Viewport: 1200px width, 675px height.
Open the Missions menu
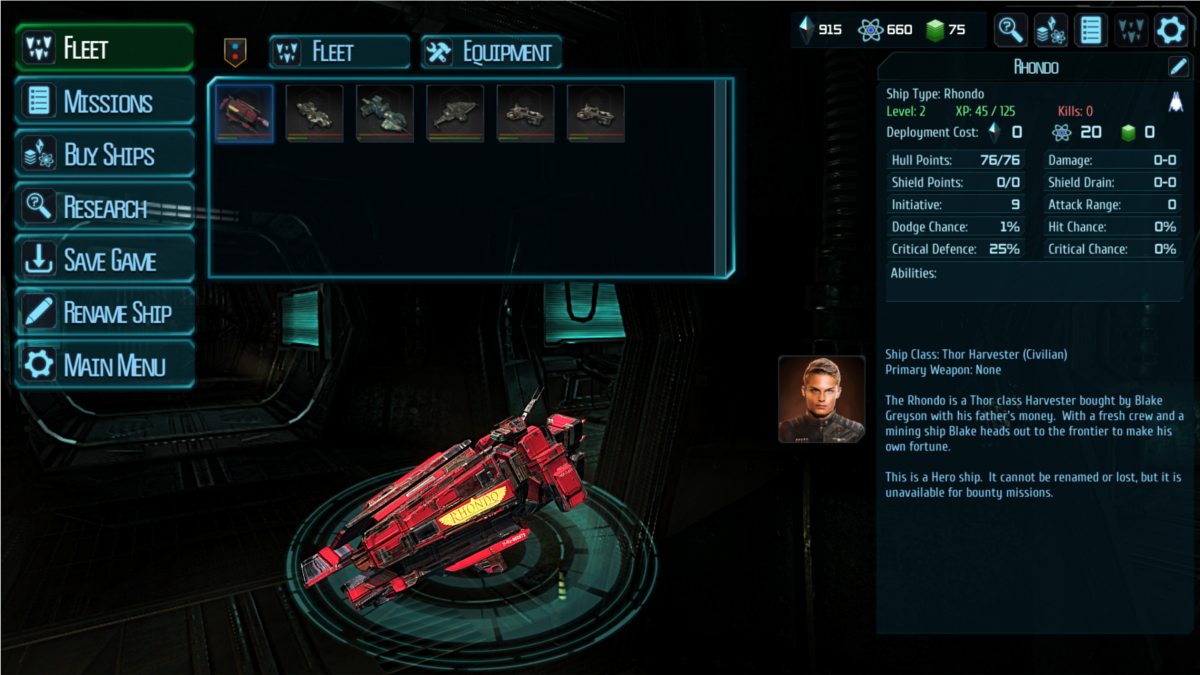tap(104, 102)
